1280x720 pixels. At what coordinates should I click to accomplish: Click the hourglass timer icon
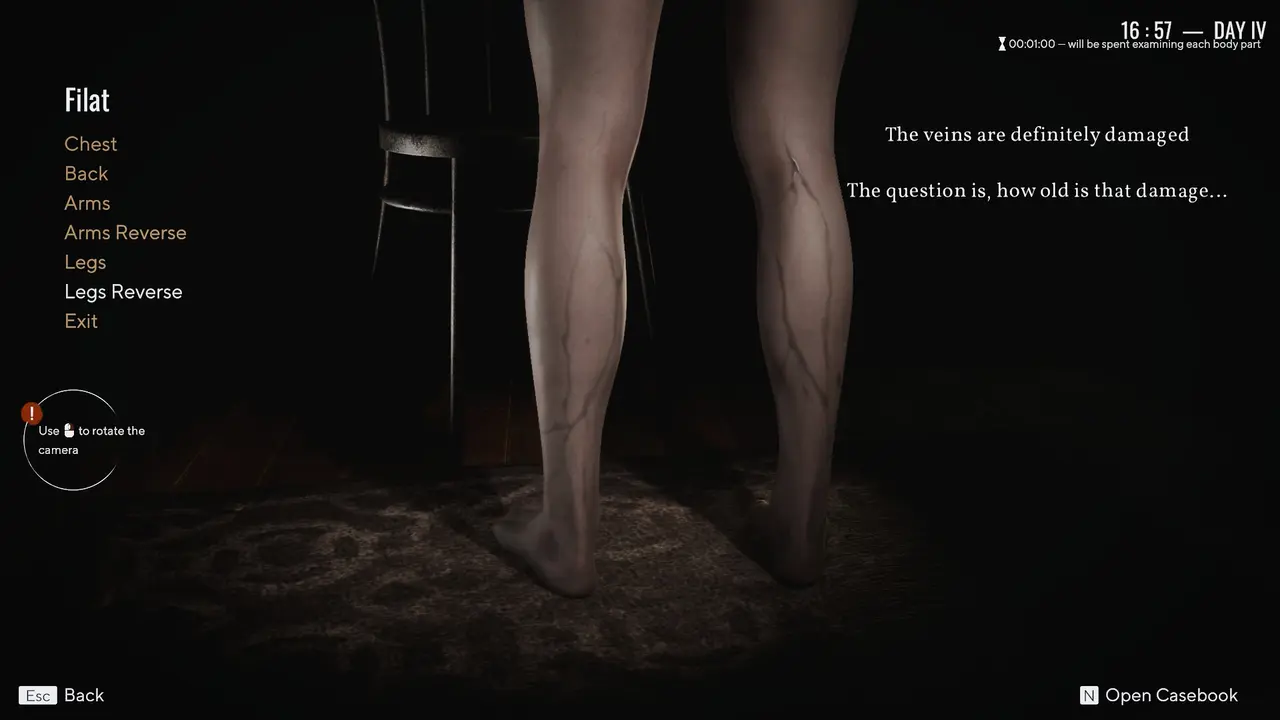(1001, 43)
